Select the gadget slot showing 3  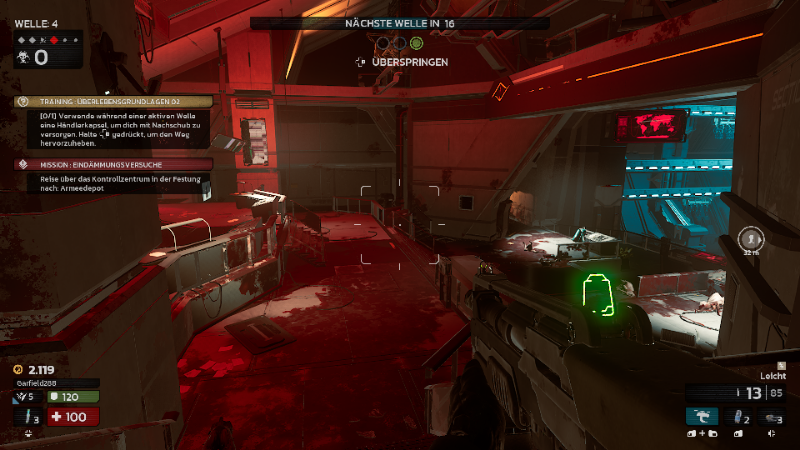(x=772, y=417)
